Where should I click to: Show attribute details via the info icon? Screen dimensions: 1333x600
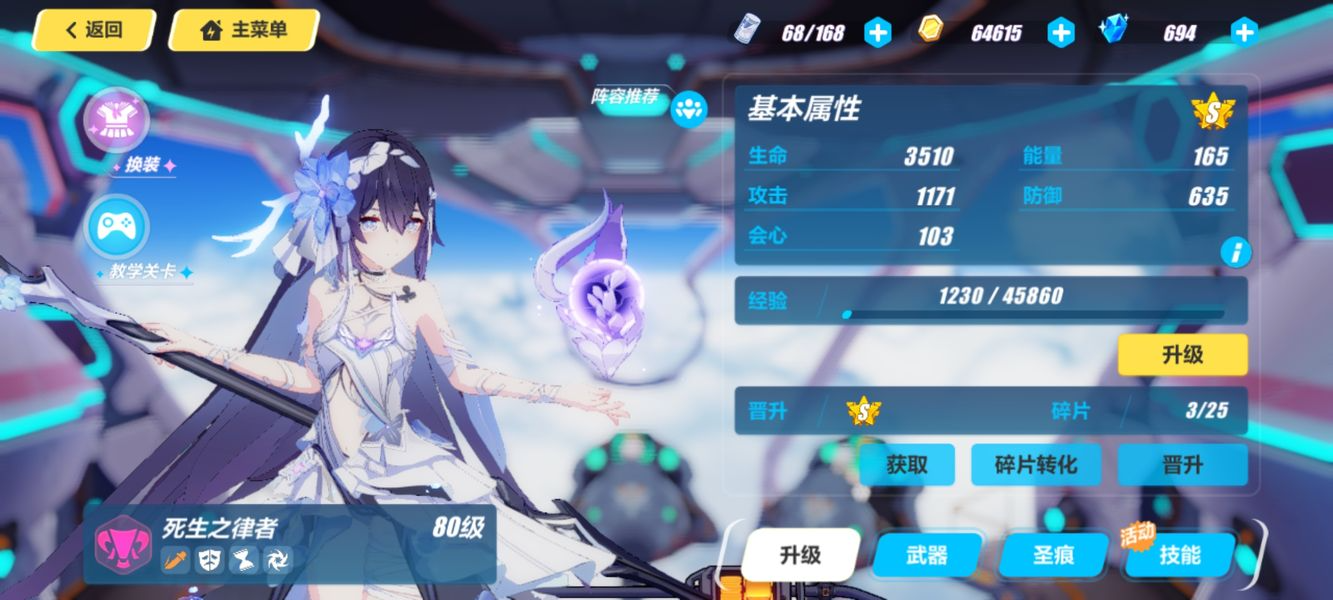click(1235, 252)
